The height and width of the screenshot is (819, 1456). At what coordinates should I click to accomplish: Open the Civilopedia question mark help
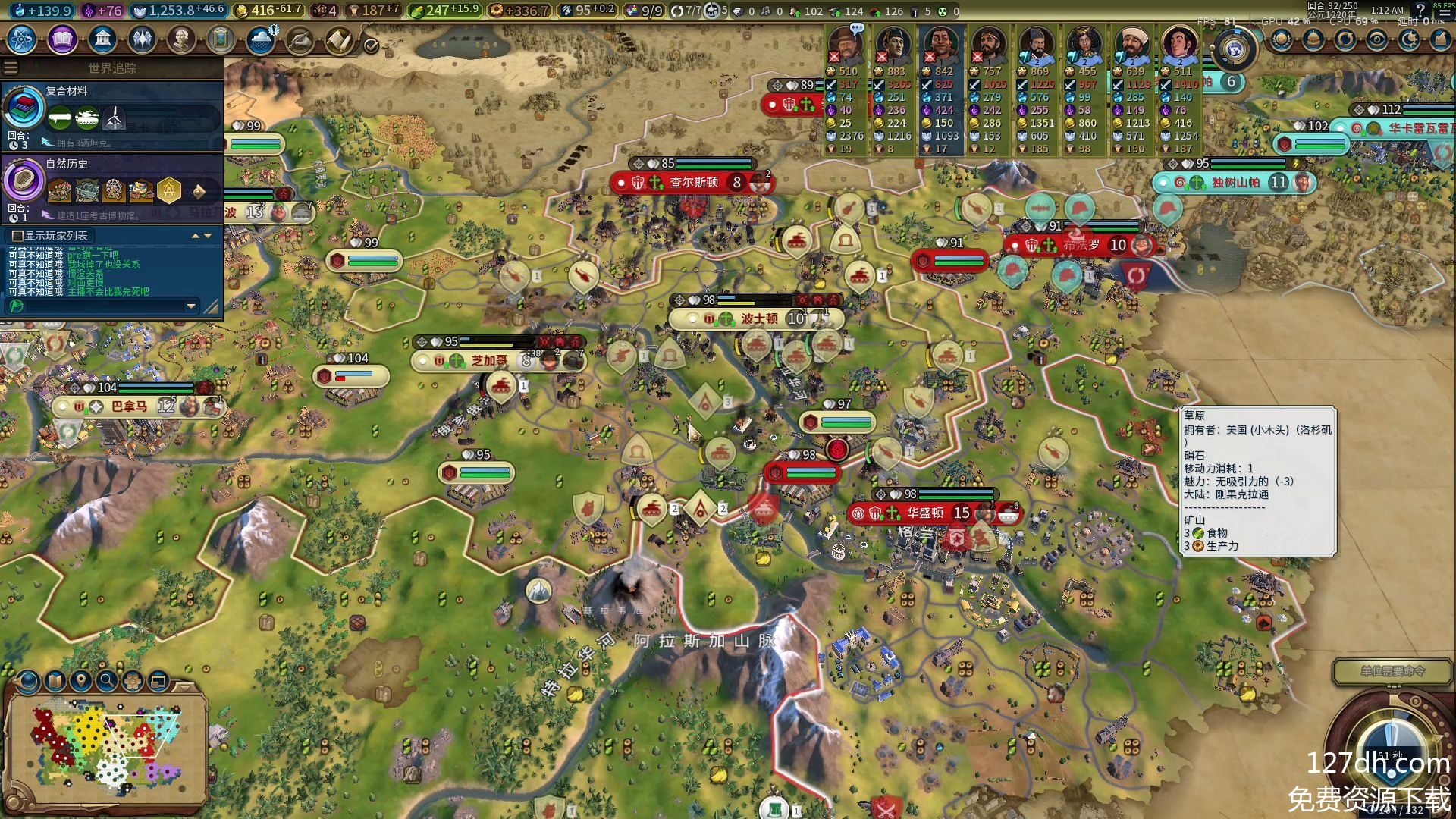tap(1420, 10)
